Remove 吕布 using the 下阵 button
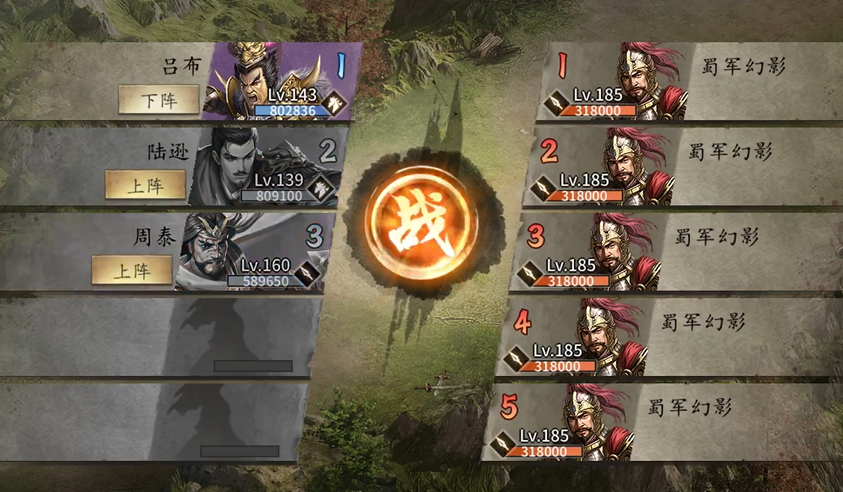Viewport: 843px width, 492px height. [x=158, y=99]
